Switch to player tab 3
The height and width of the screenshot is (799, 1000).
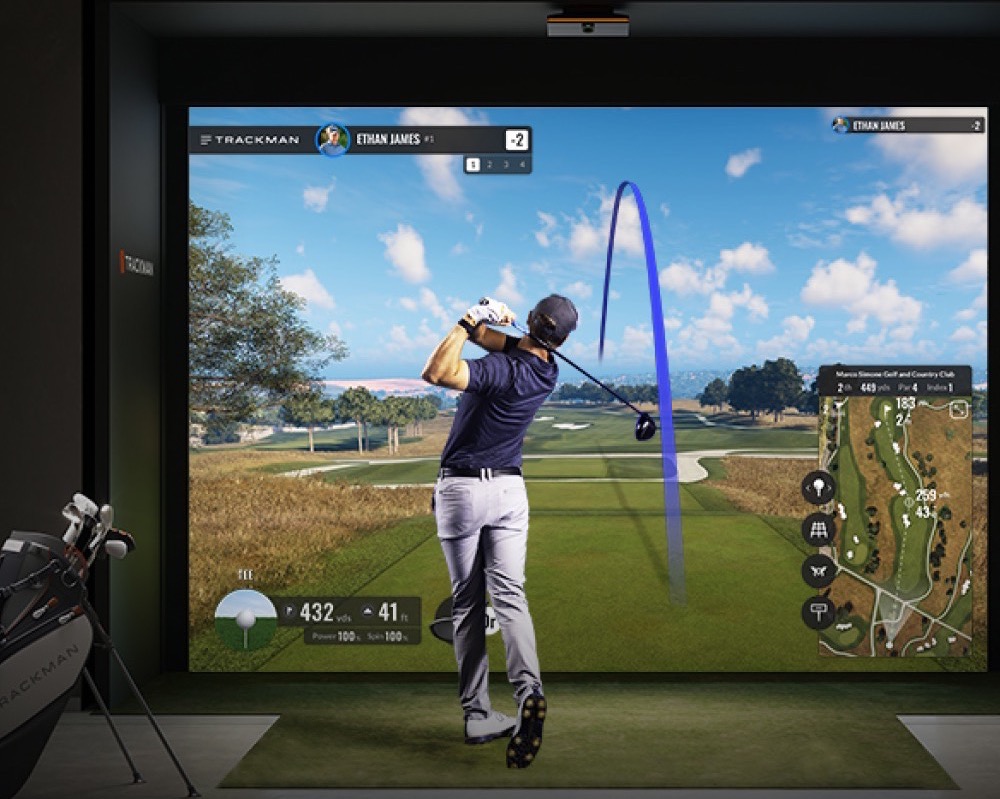[506, 165]
